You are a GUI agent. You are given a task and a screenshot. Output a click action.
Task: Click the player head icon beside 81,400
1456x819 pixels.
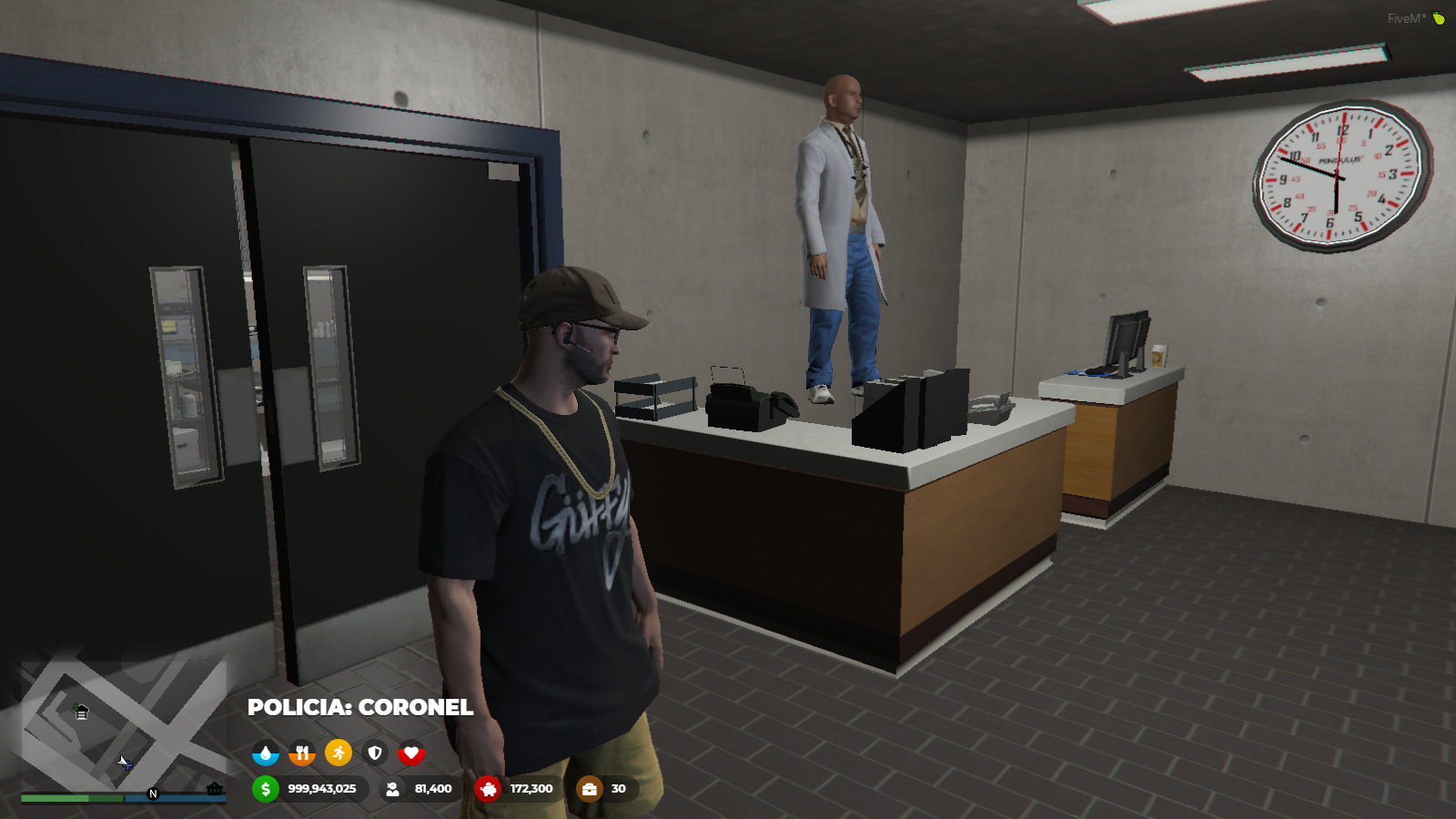393,790
